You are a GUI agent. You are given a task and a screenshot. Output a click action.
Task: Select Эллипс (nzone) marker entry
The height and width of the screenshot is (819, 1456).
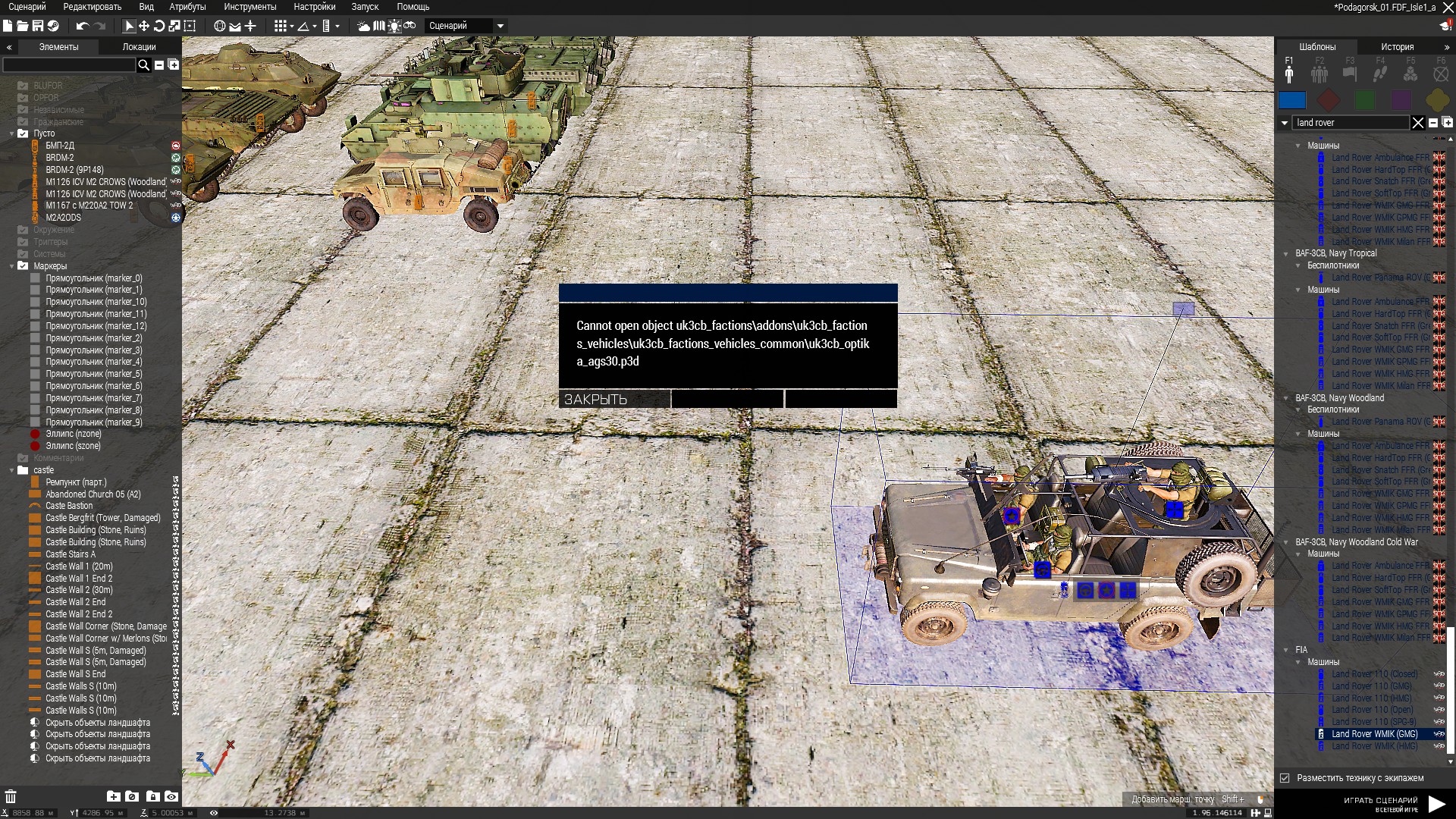tap(73, 434)
